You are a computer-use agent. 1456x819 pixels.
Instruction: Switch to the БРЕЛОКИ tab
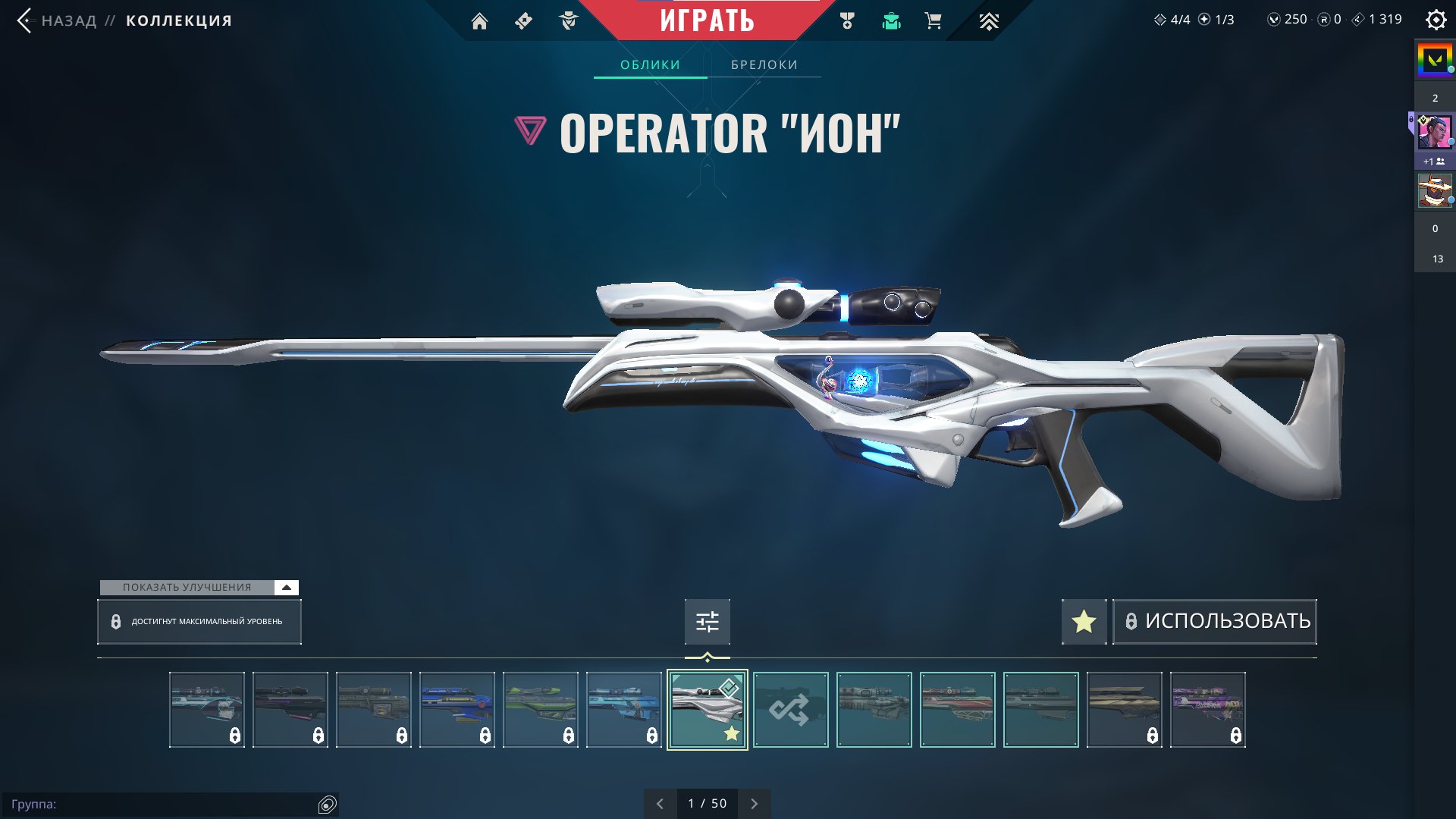[x=764, y=65]
